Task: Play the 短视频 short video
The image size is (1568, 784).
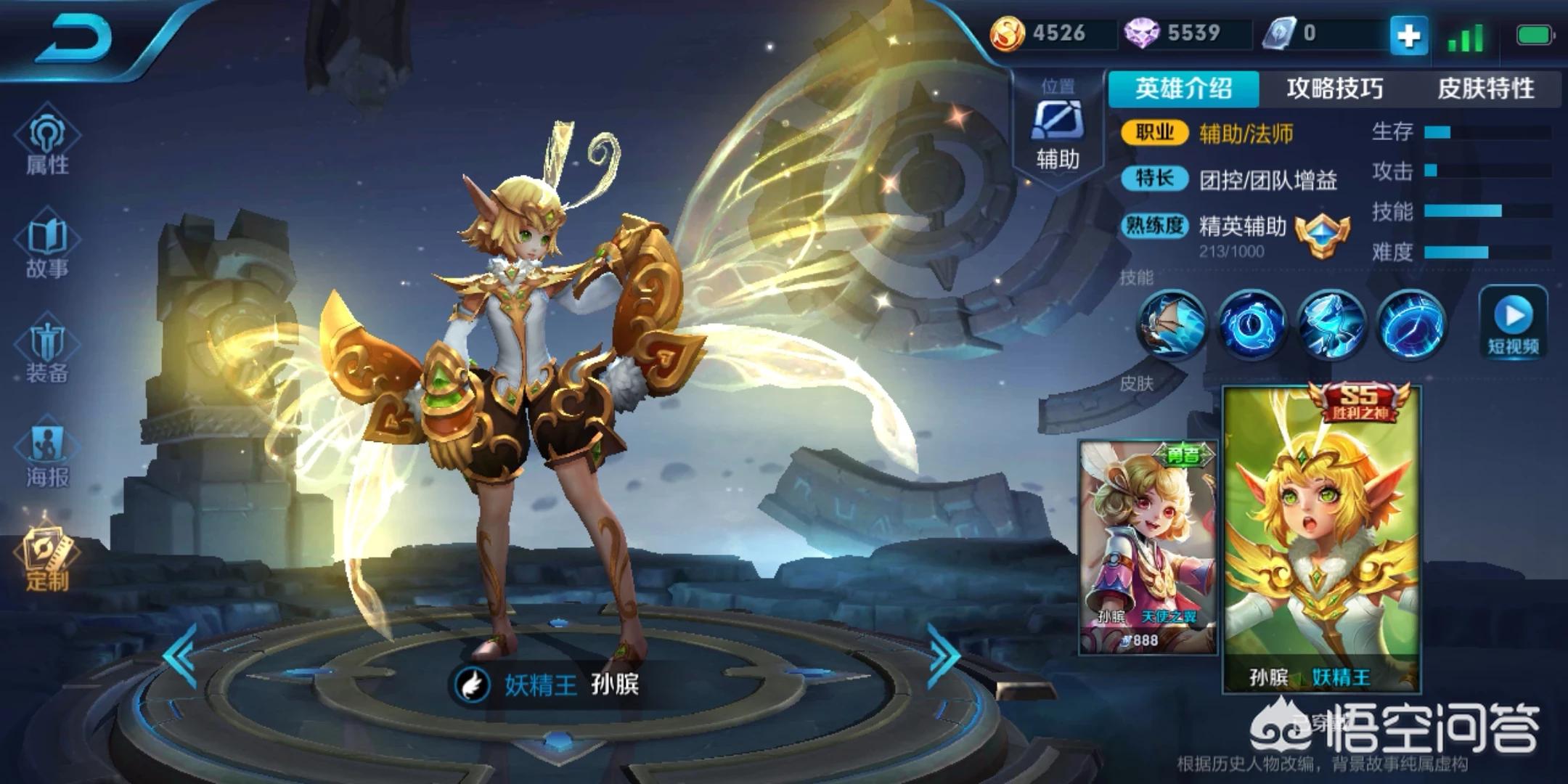Action: pos(1514,322)
